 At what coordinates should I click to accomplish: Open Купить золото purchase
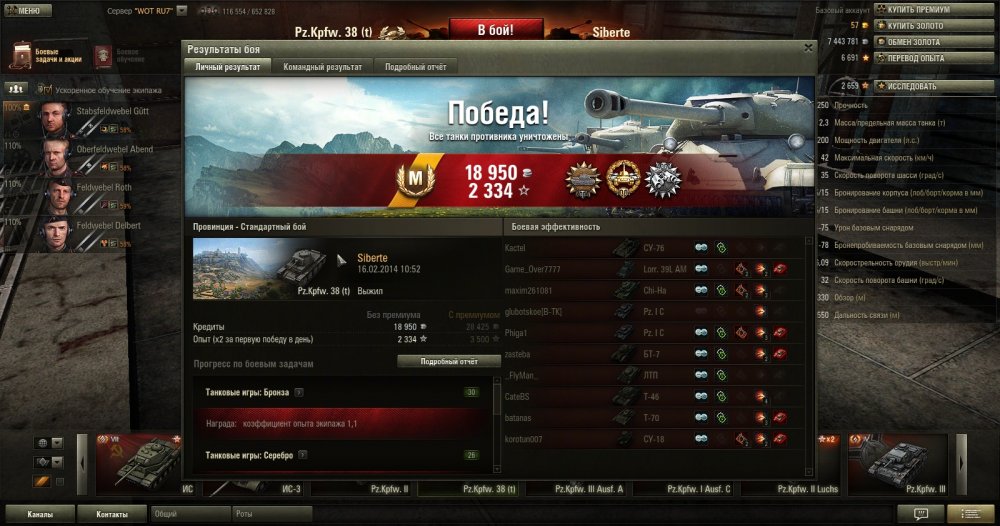[919, 25]
